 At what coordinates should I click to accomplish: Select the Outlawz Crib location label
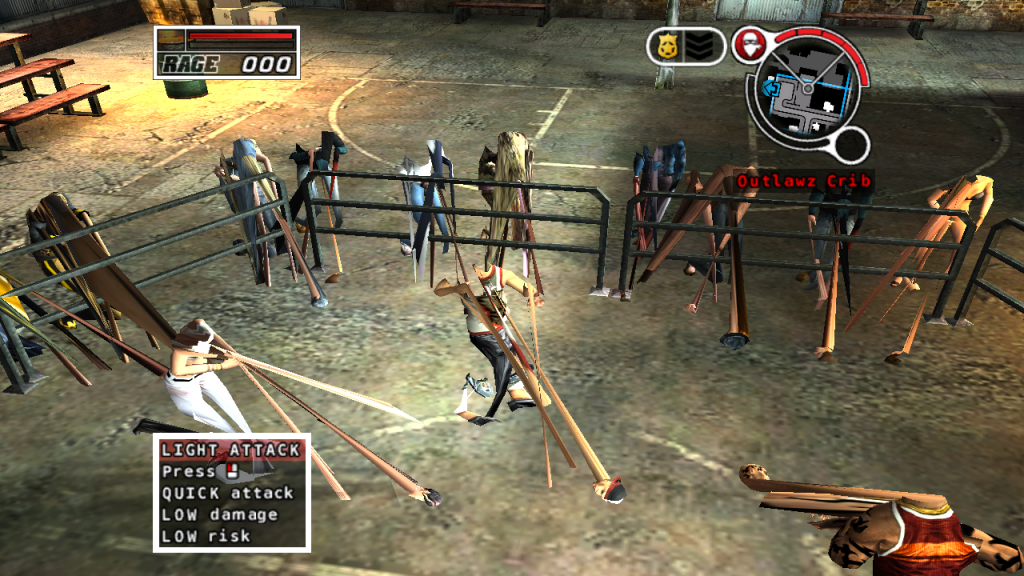pos(804,181)
